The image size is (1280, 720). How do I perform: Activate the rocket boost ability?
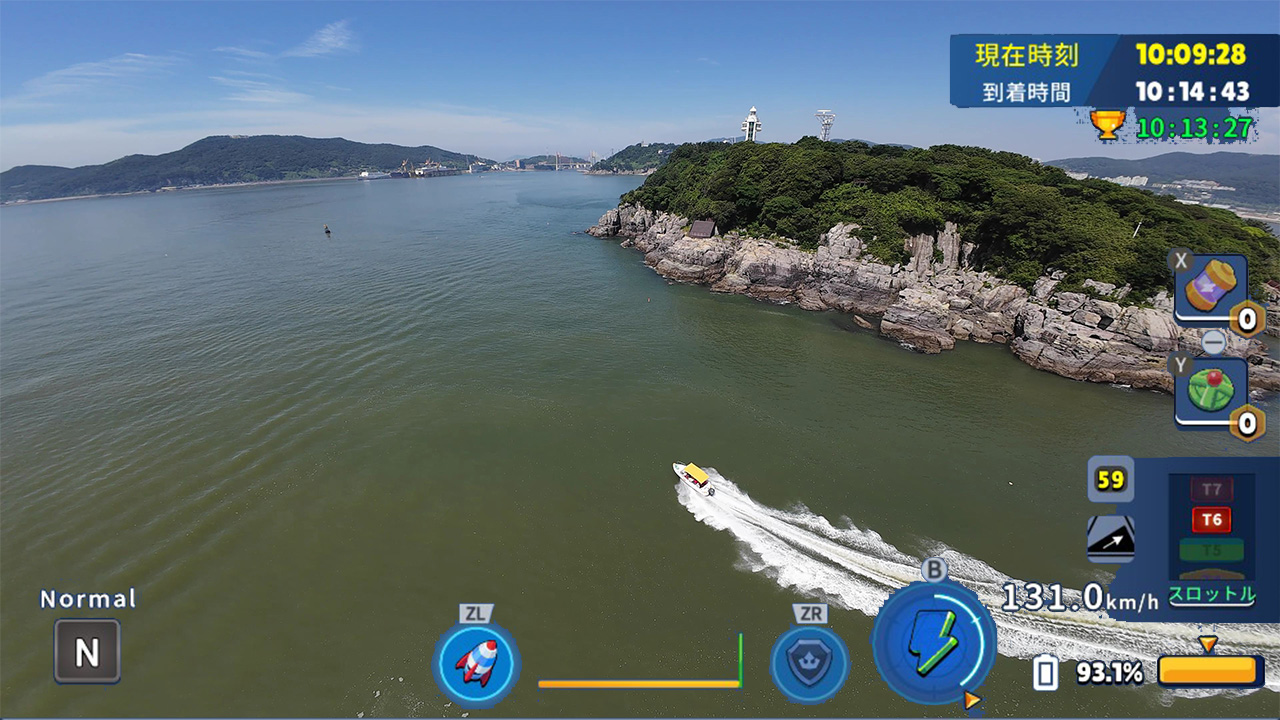click(x=476, y=663)
